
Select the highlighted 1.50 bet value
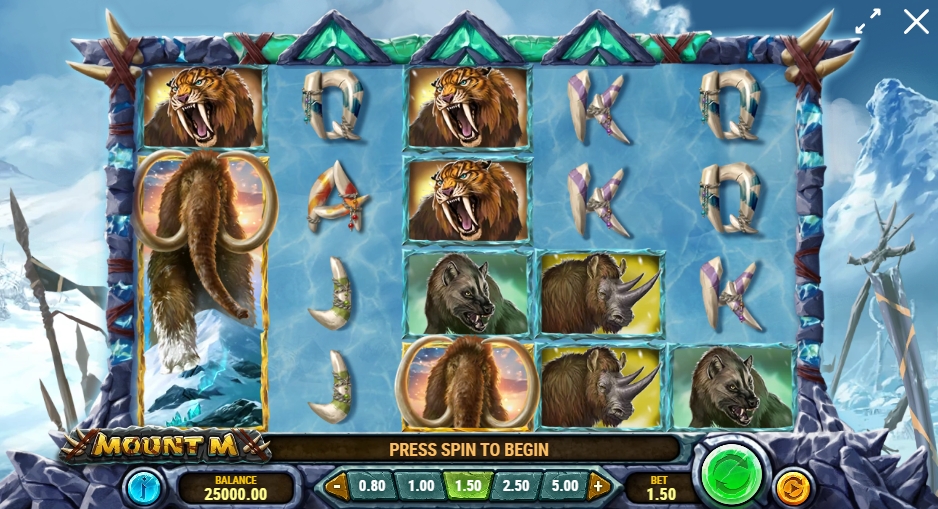468,487
